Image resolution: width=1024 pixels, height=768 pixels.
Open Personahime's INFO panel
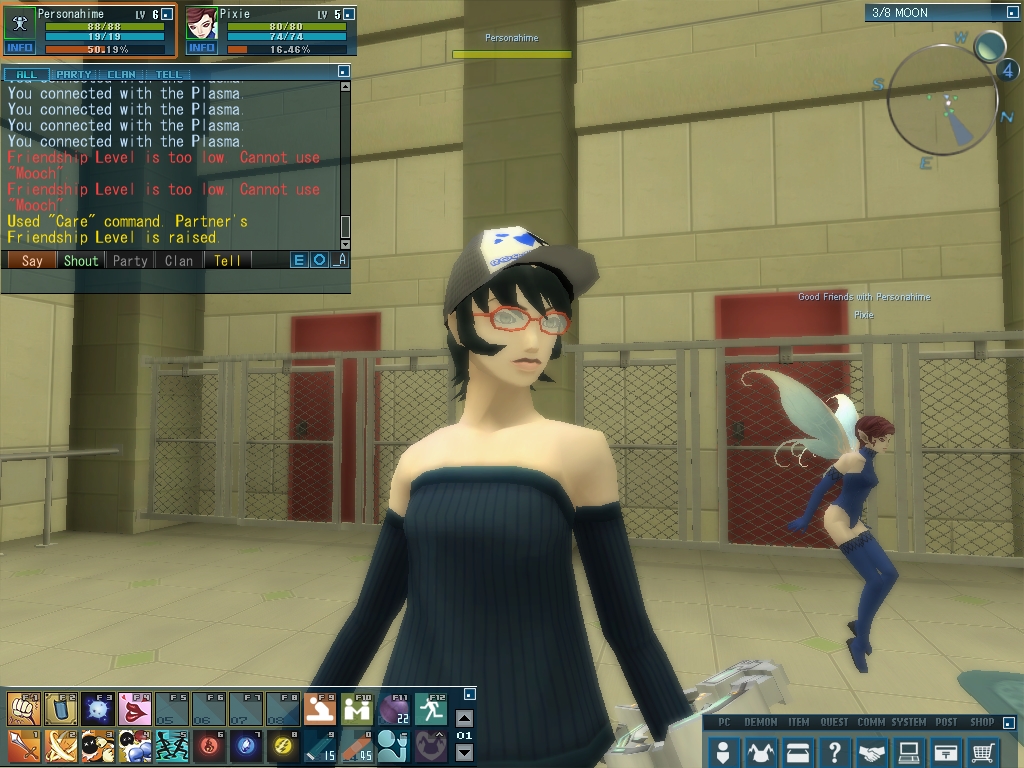(20, 48)
